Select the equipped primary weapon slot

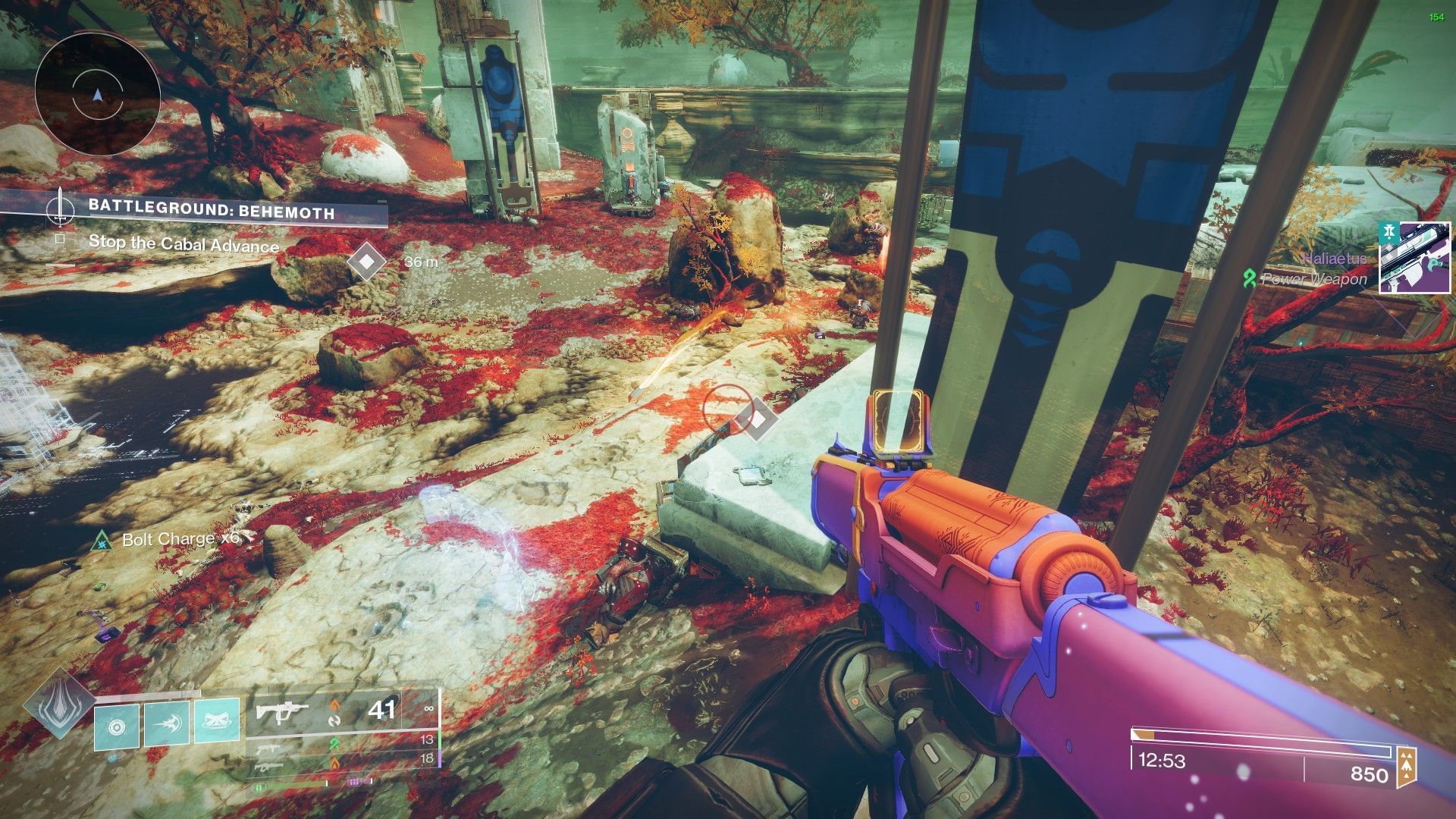click(x=341, y=711)
